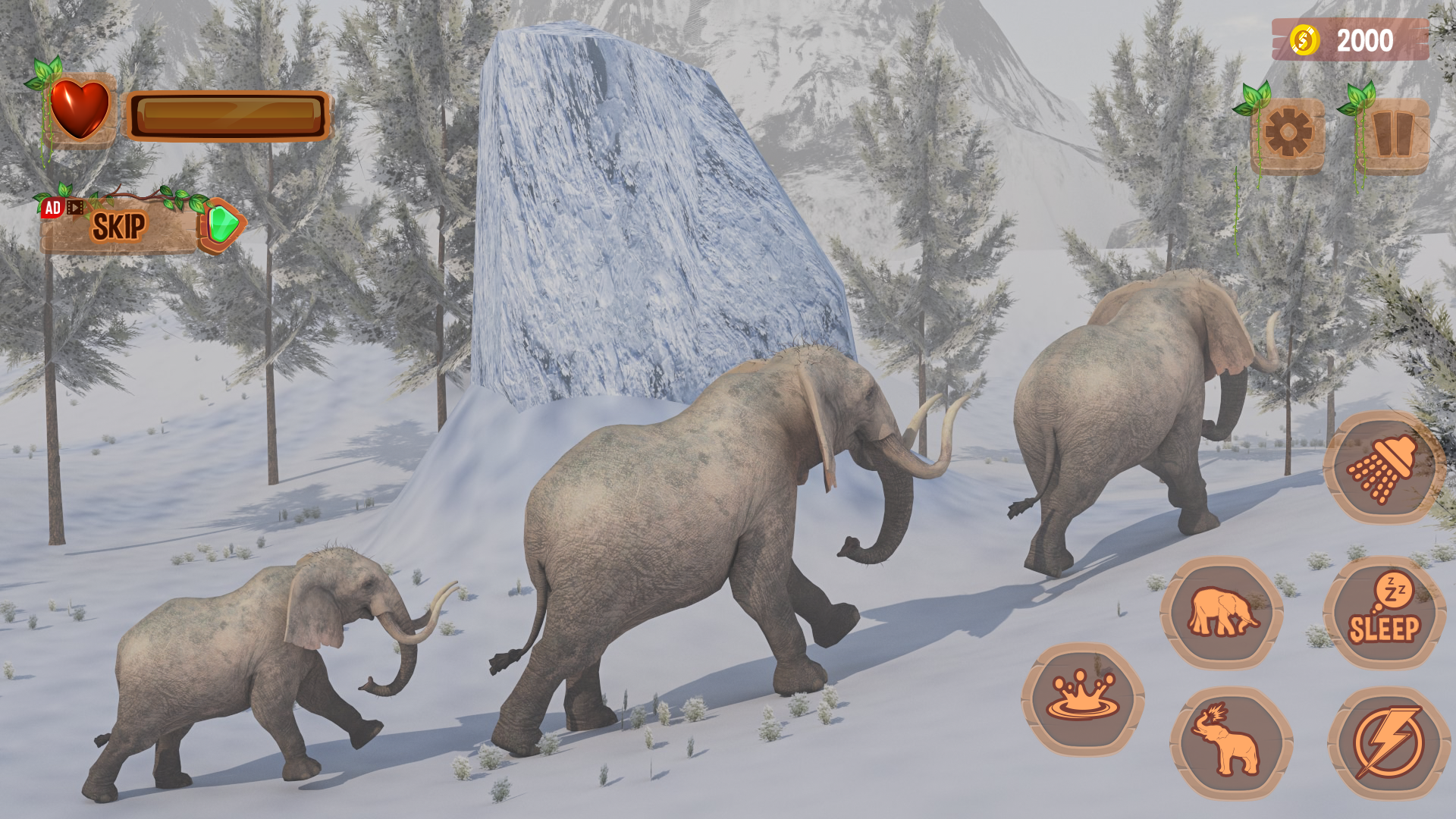Tap the green gem next to SKIP
The width and height of the screenshot is (1456, 819).
pos(221,224)
